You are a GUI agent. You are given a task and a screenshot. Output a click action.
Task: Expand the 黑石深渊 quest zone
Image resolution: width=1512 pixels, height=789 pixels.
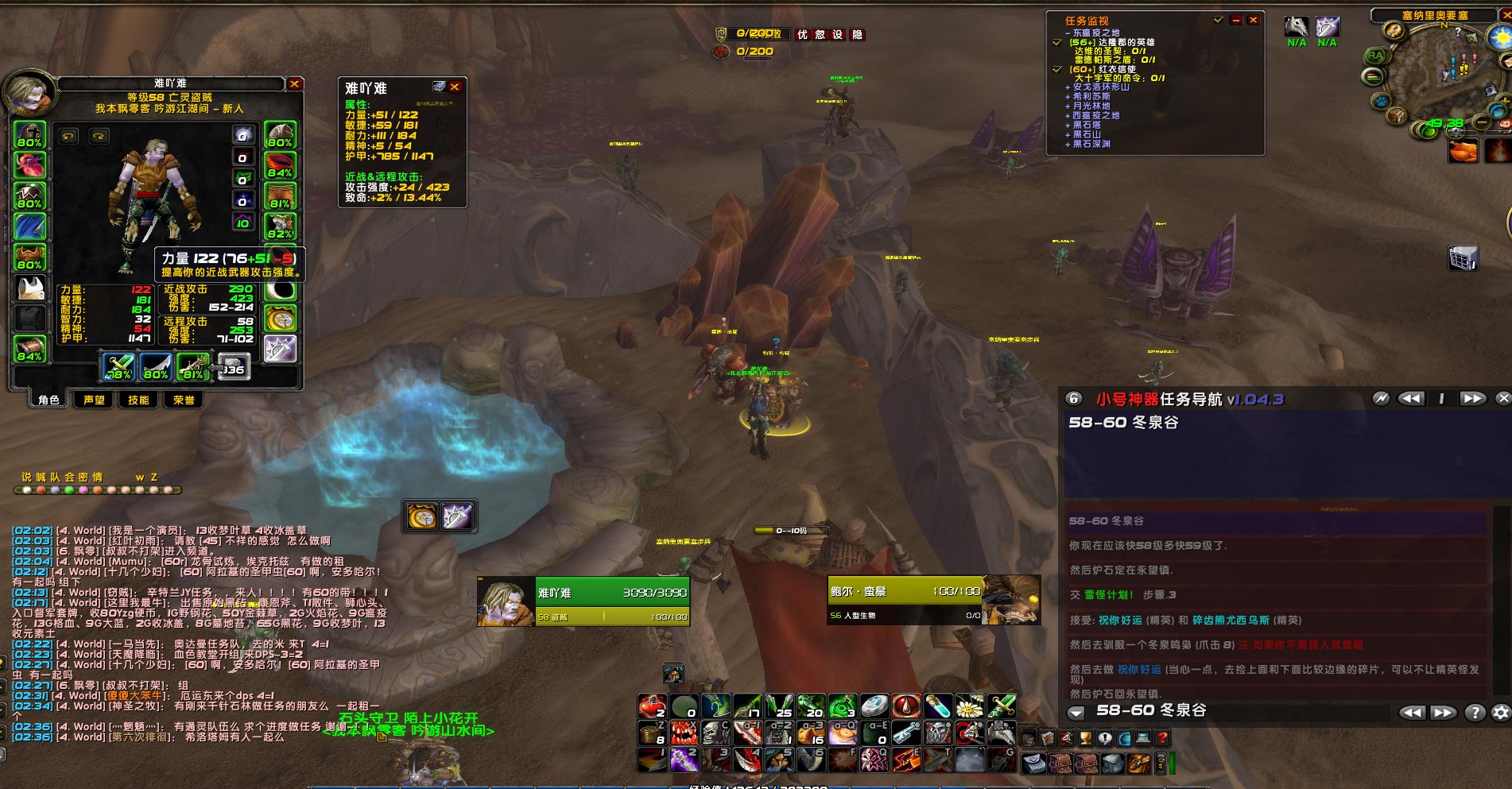pyautogui.click(x=1091, y=144)
